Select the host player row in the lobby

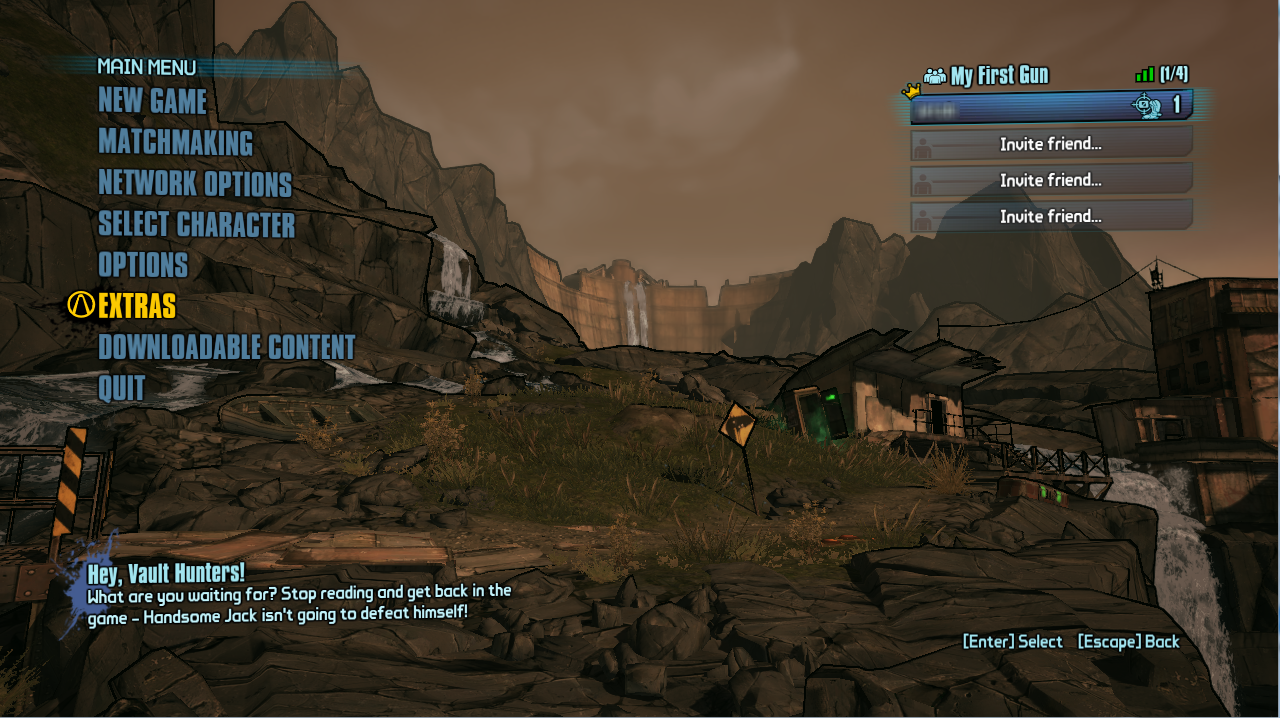pyautogui.click(x=1050, y=106)
